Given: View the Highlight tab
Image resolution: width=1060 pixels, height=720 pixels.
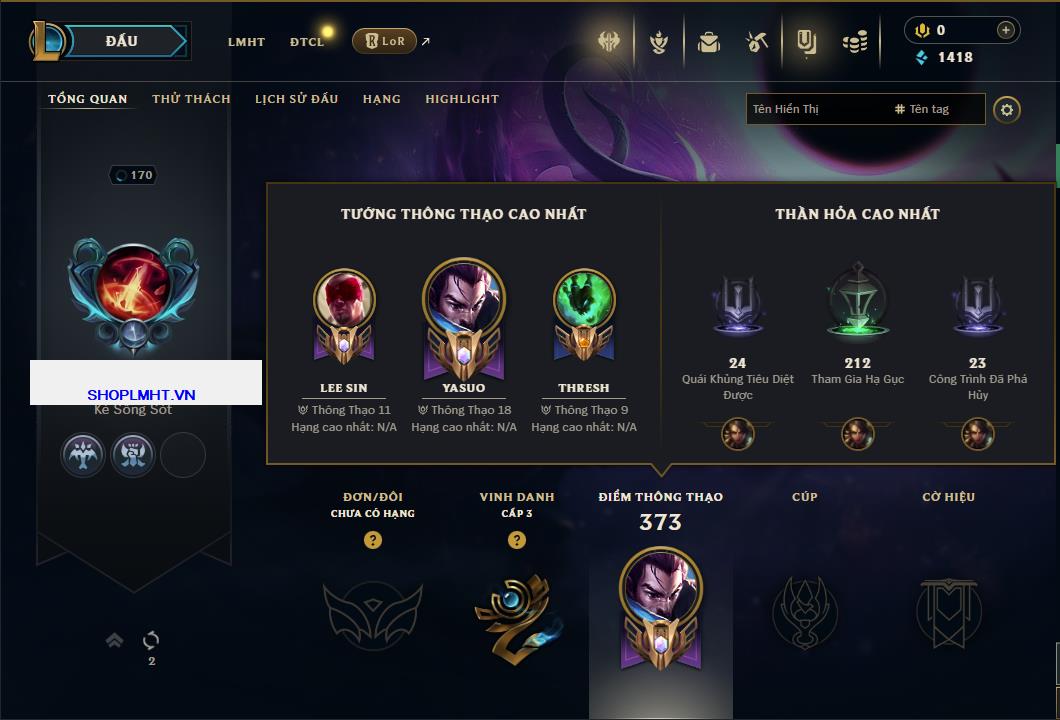Looking at the screenshot, I should tap(462, 99).
